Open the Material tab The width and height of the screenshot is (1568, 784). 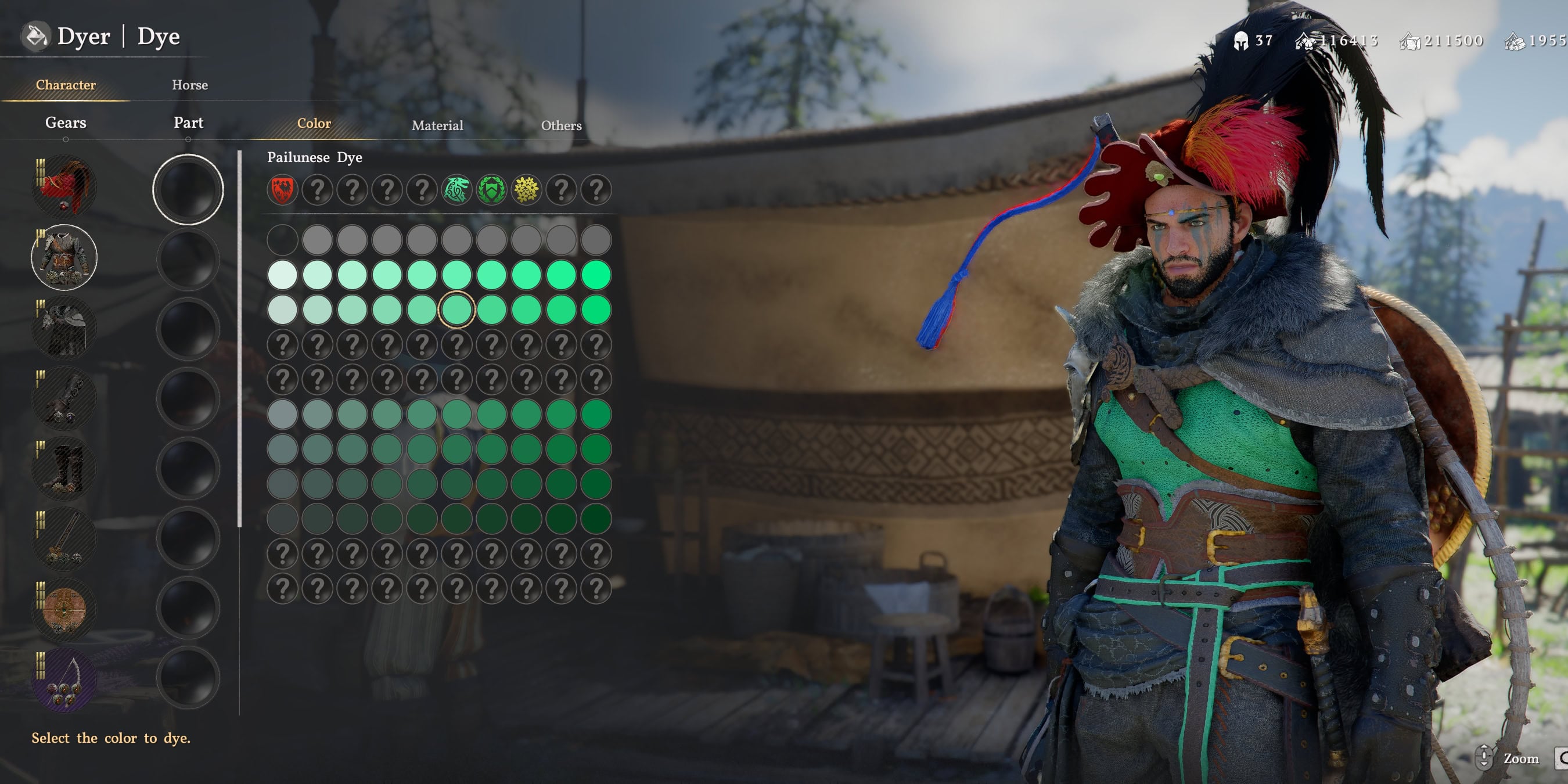tap(438, 125)
